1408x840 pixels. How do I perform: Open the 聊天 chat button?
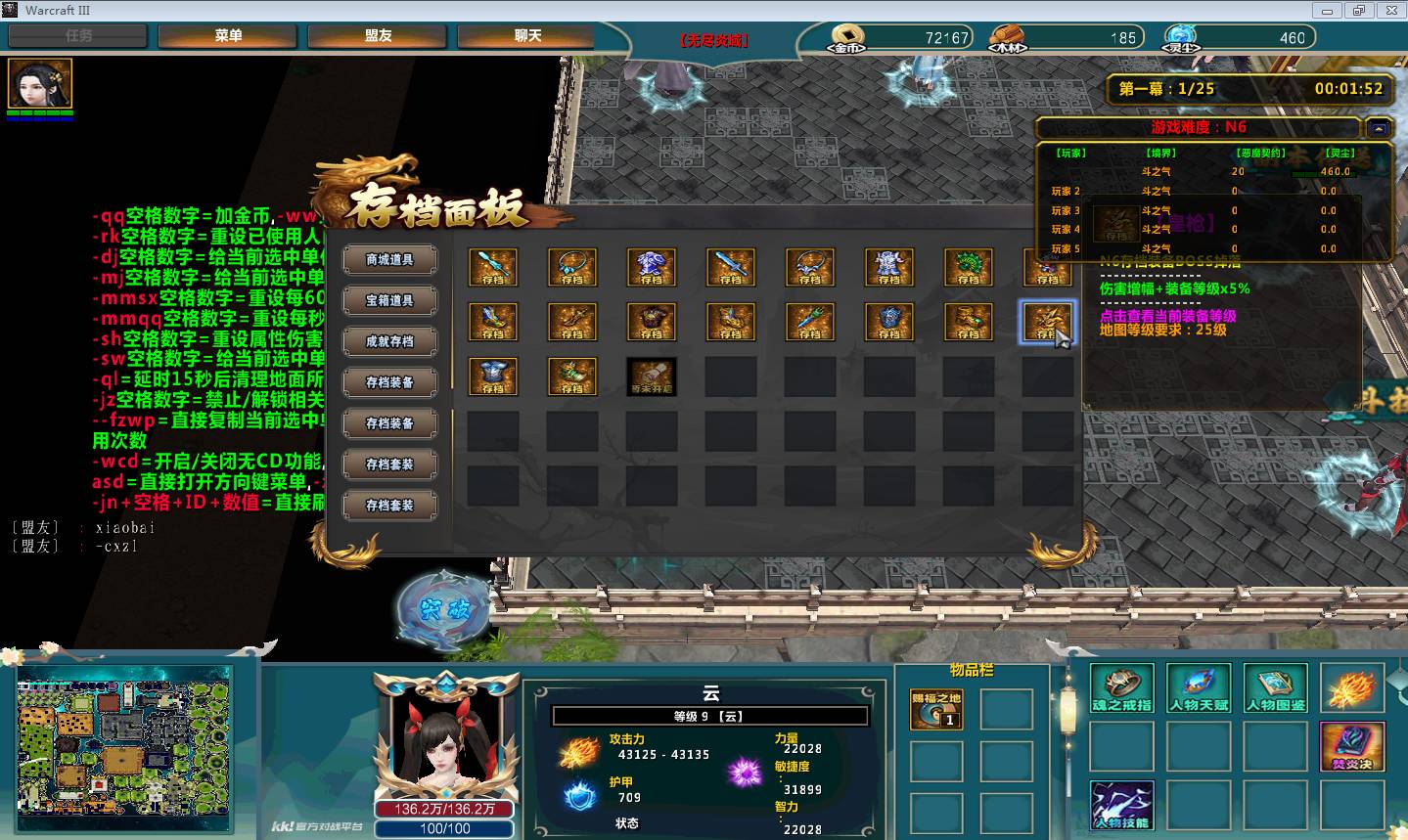point(527,36)
